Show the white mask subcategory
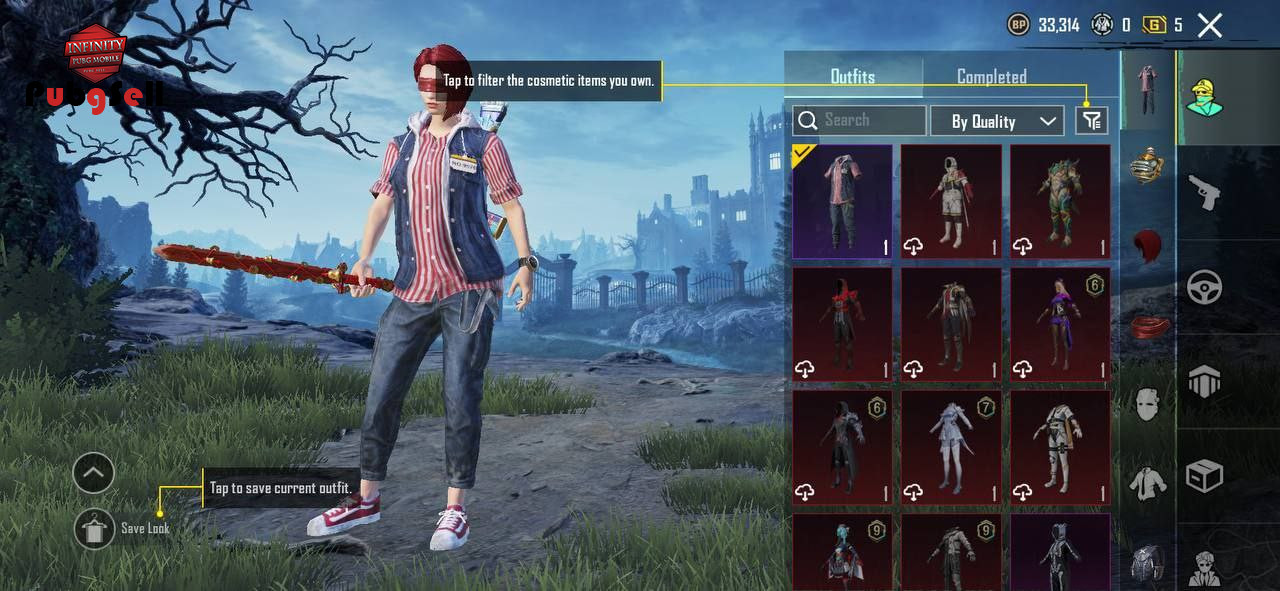This screenshot has width=1280, height=591. tap(1148, 404)
